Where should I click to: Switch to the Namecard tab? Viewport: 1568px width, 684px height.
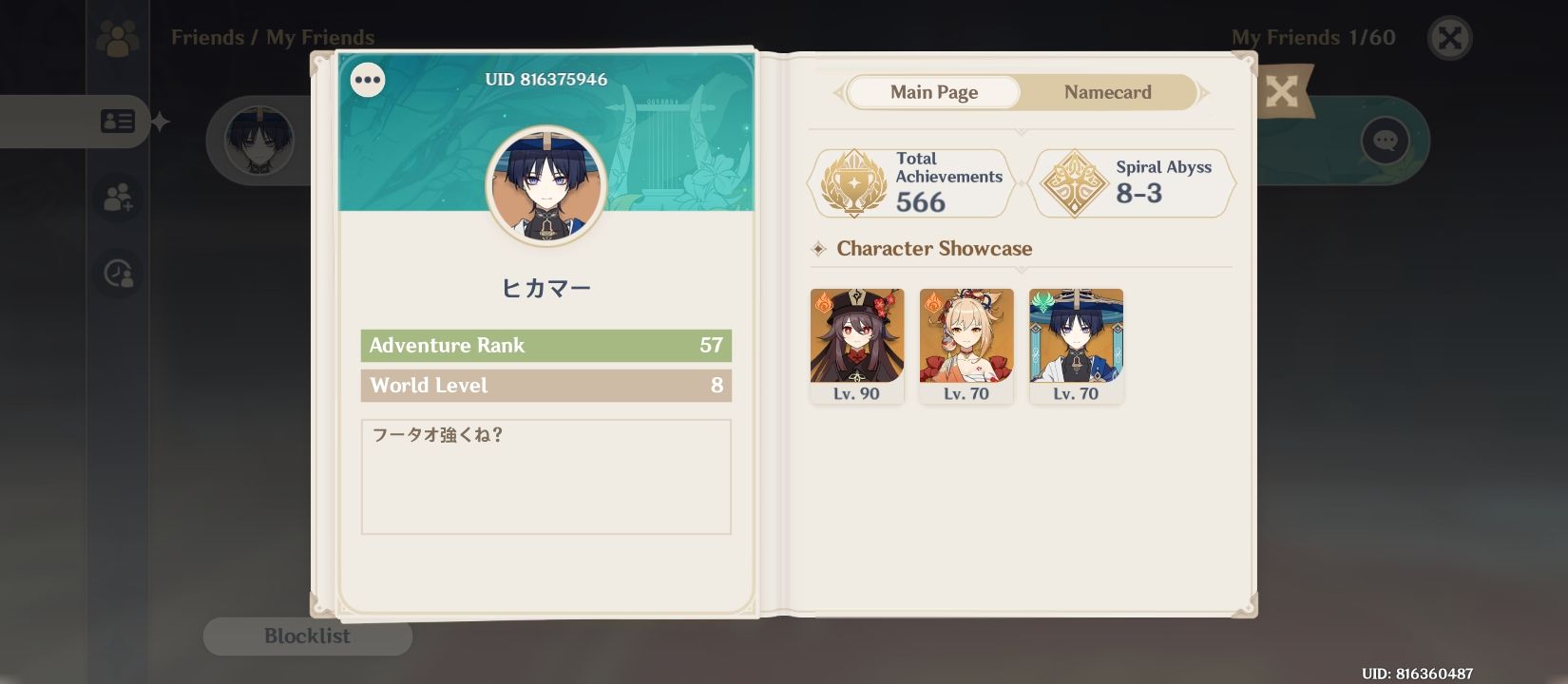(x=1107, y=92)
